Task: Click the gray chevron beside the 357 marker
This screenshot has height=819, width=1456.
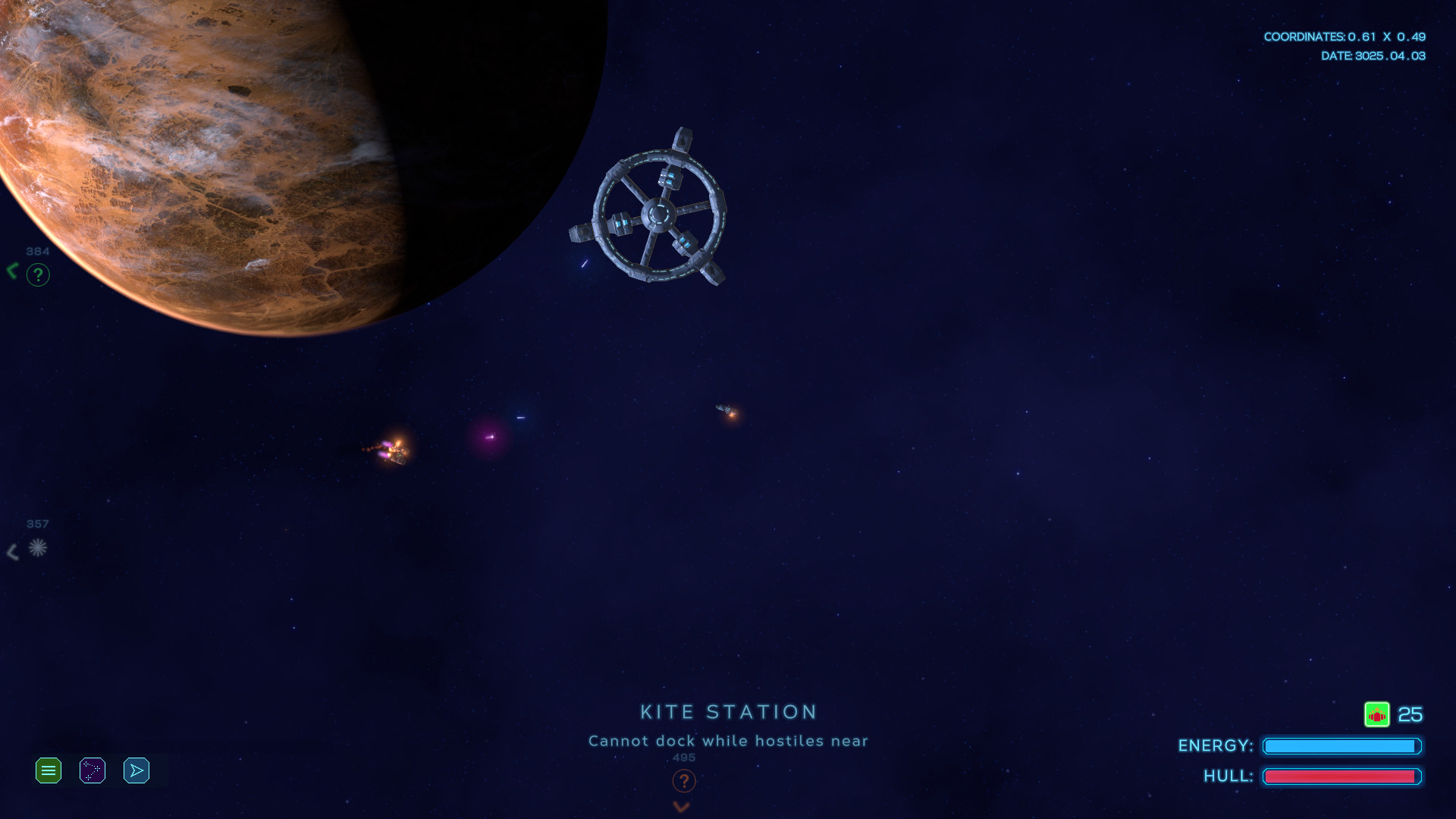Action: pos(12,551)
